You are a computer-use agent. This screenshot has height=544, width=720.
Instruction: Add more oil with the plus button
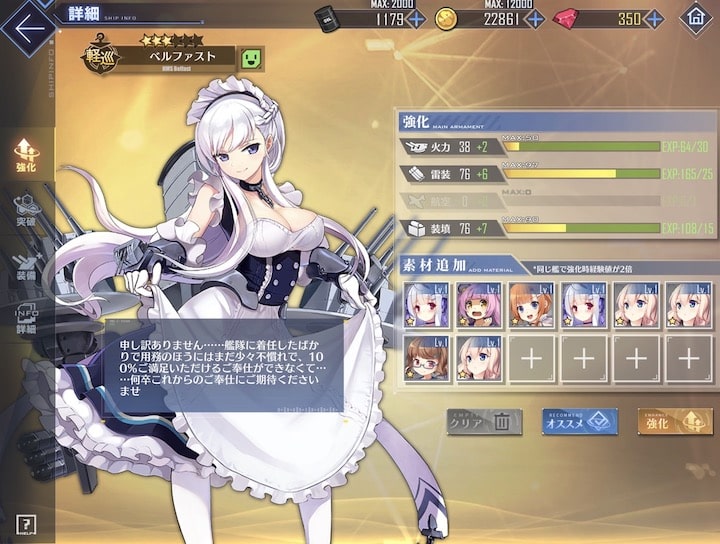(416, 18)
